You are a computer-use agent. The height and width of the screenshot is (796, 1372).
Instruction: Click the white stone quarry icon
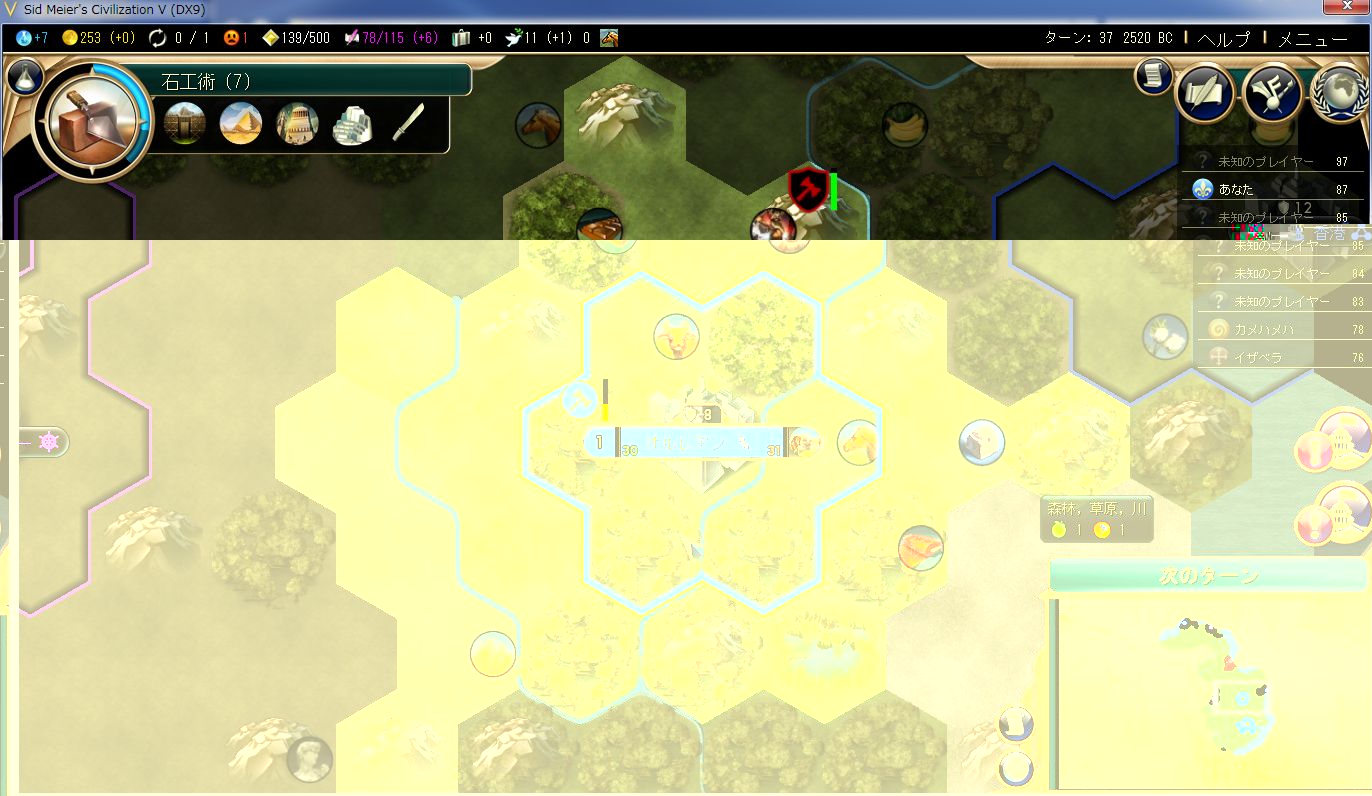pyautogui.click(x=352, y=124)
